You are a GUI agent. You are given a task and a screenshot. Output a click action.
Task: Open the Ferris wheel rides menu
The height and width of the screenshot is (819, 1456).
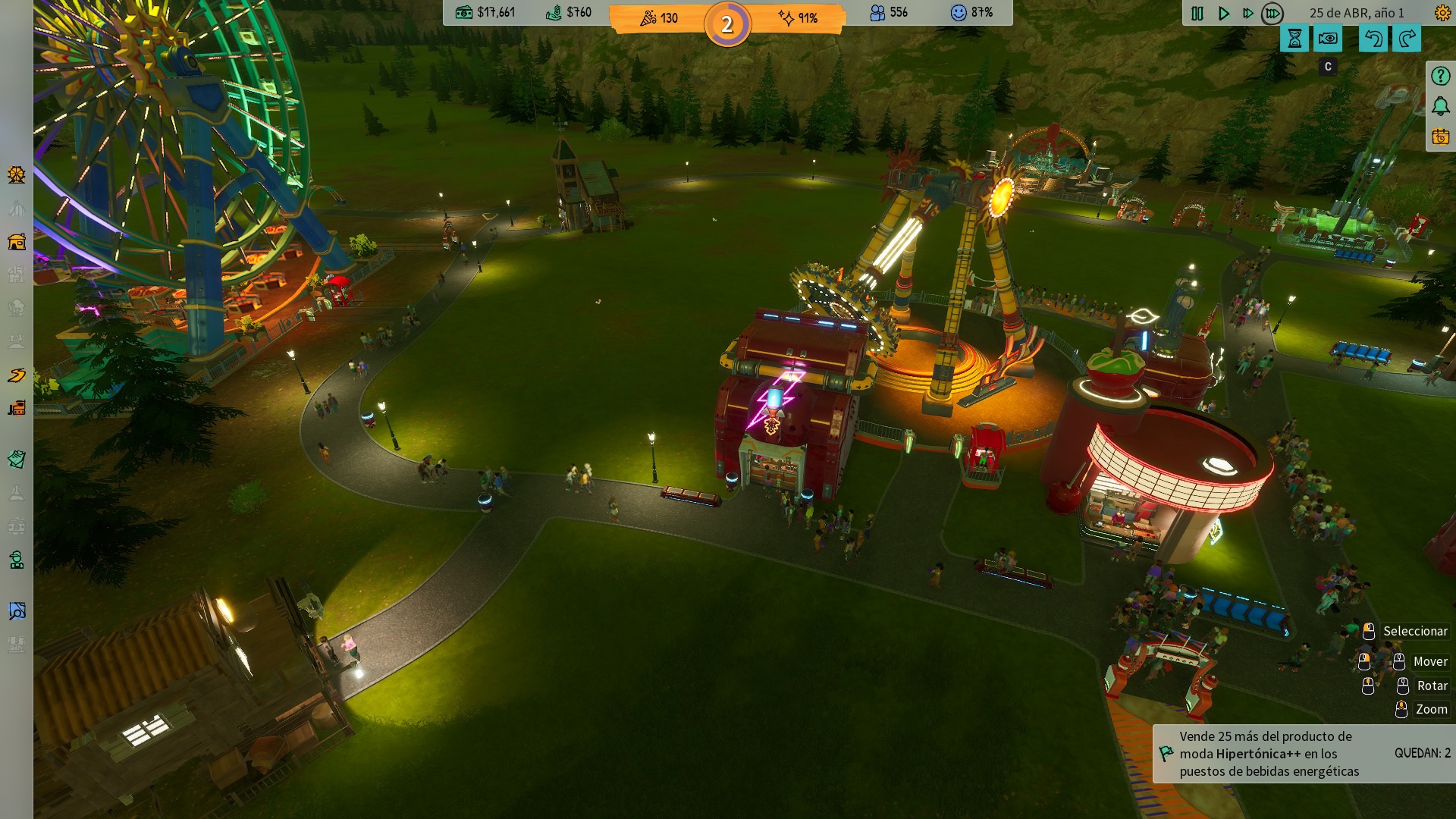[x=17, y=175]
